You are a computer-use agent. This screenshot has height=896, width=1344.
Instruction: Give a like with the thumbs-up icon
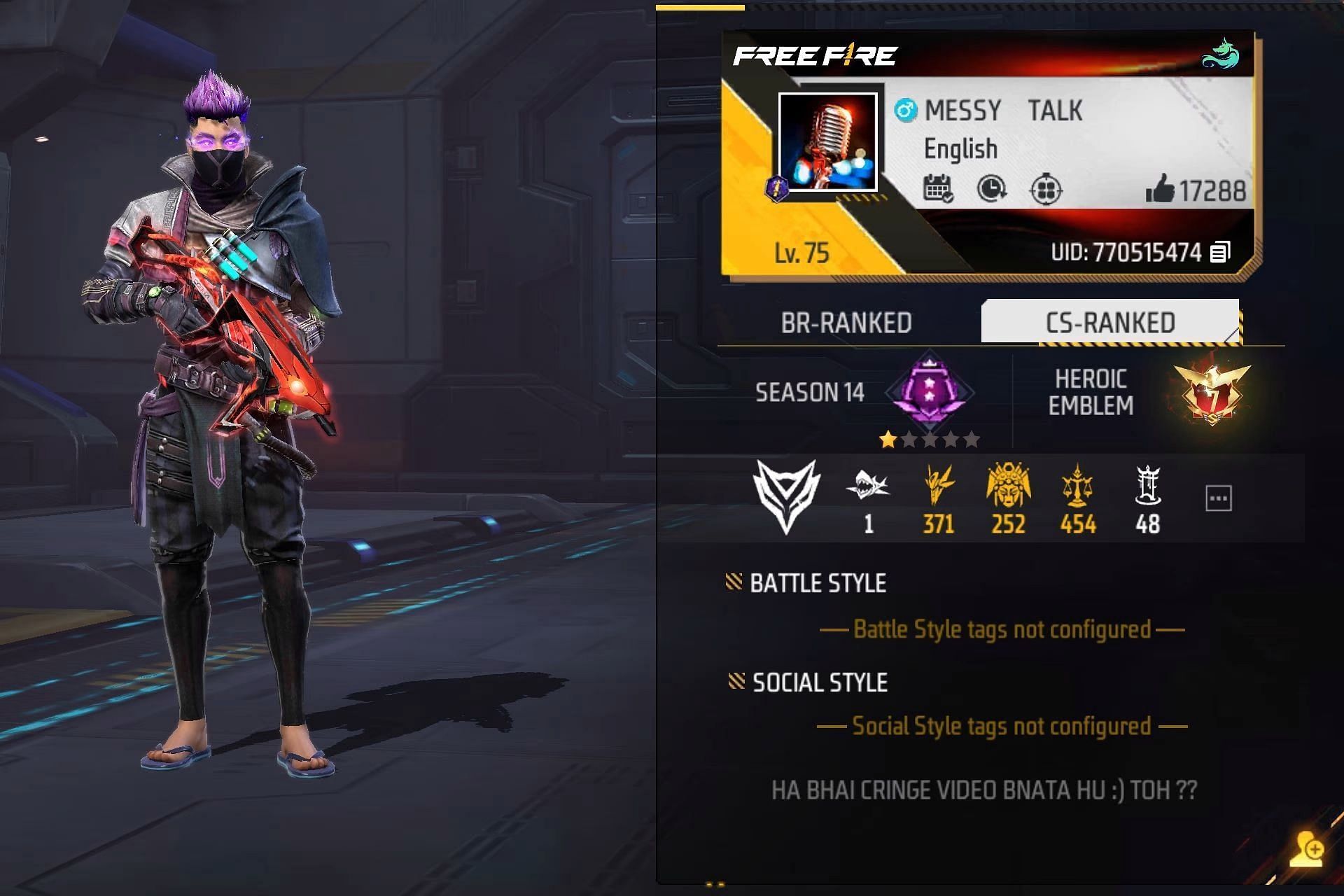[1159, 189]
